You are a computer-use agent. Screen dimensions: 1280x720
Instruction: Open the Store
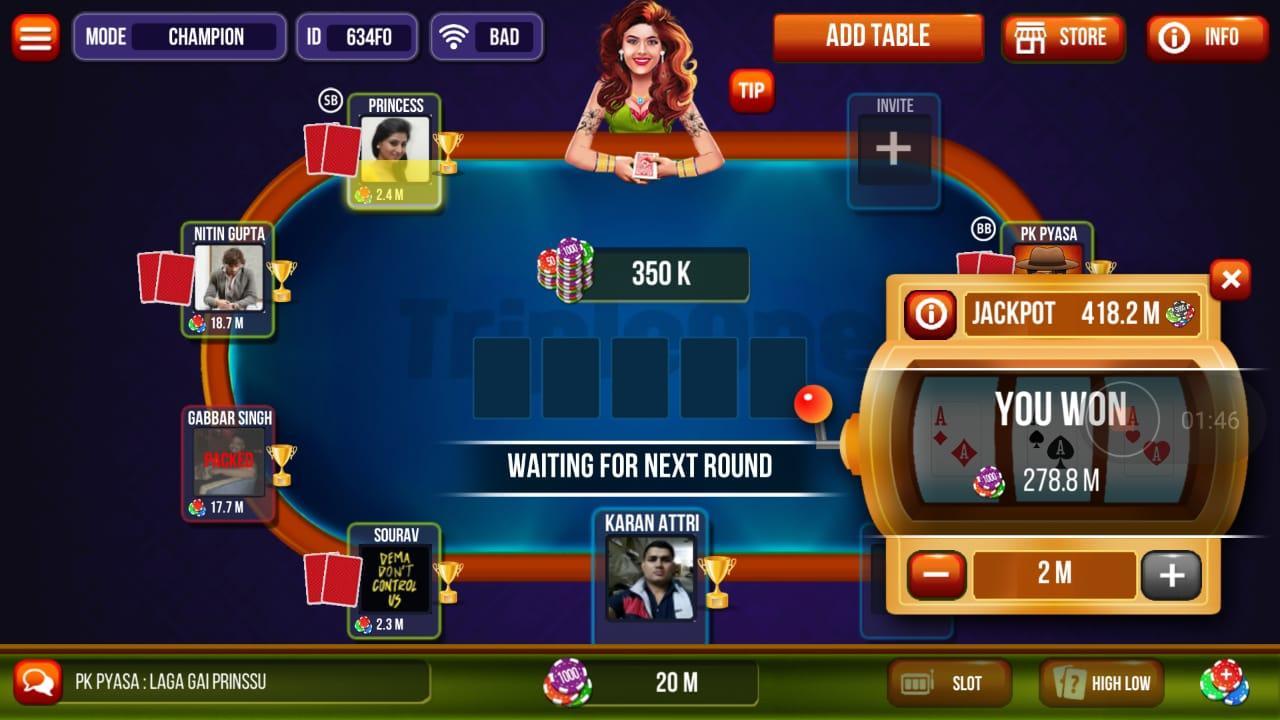tap(1062, 38)
